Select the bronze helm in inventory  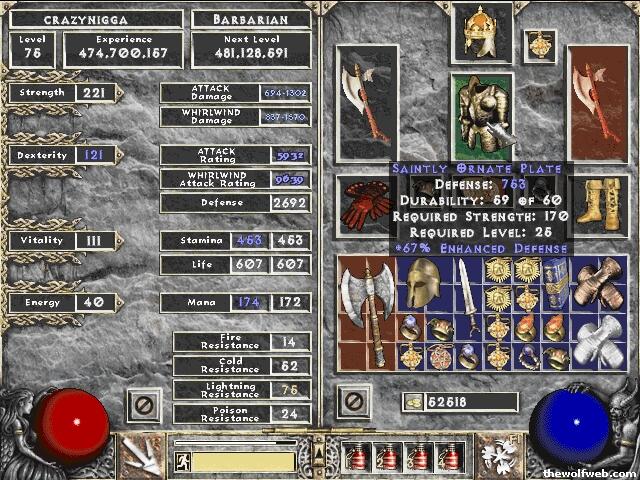423,285
